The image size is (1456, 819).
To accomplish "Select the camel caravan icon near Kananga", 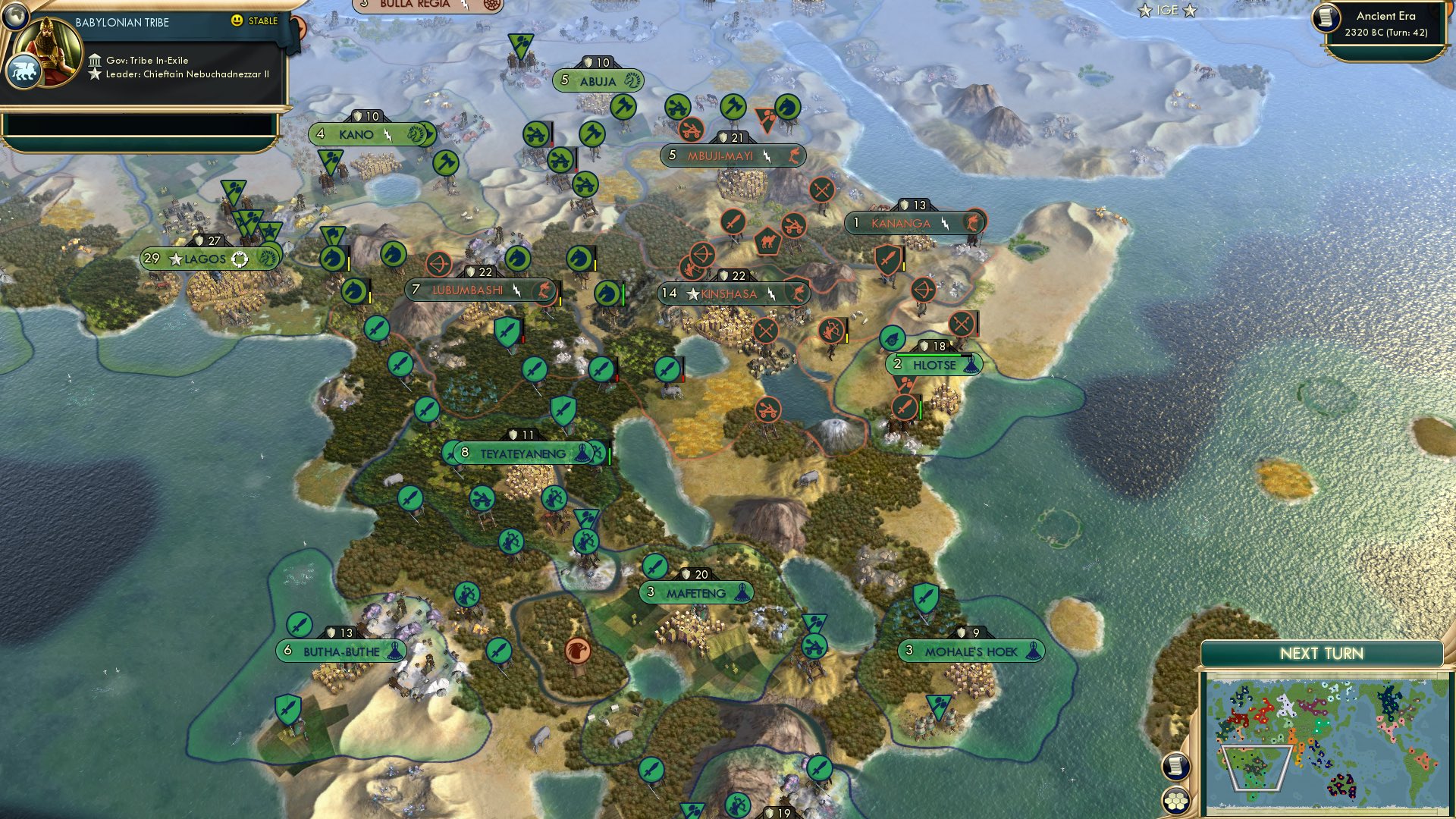I will [768, 241].
